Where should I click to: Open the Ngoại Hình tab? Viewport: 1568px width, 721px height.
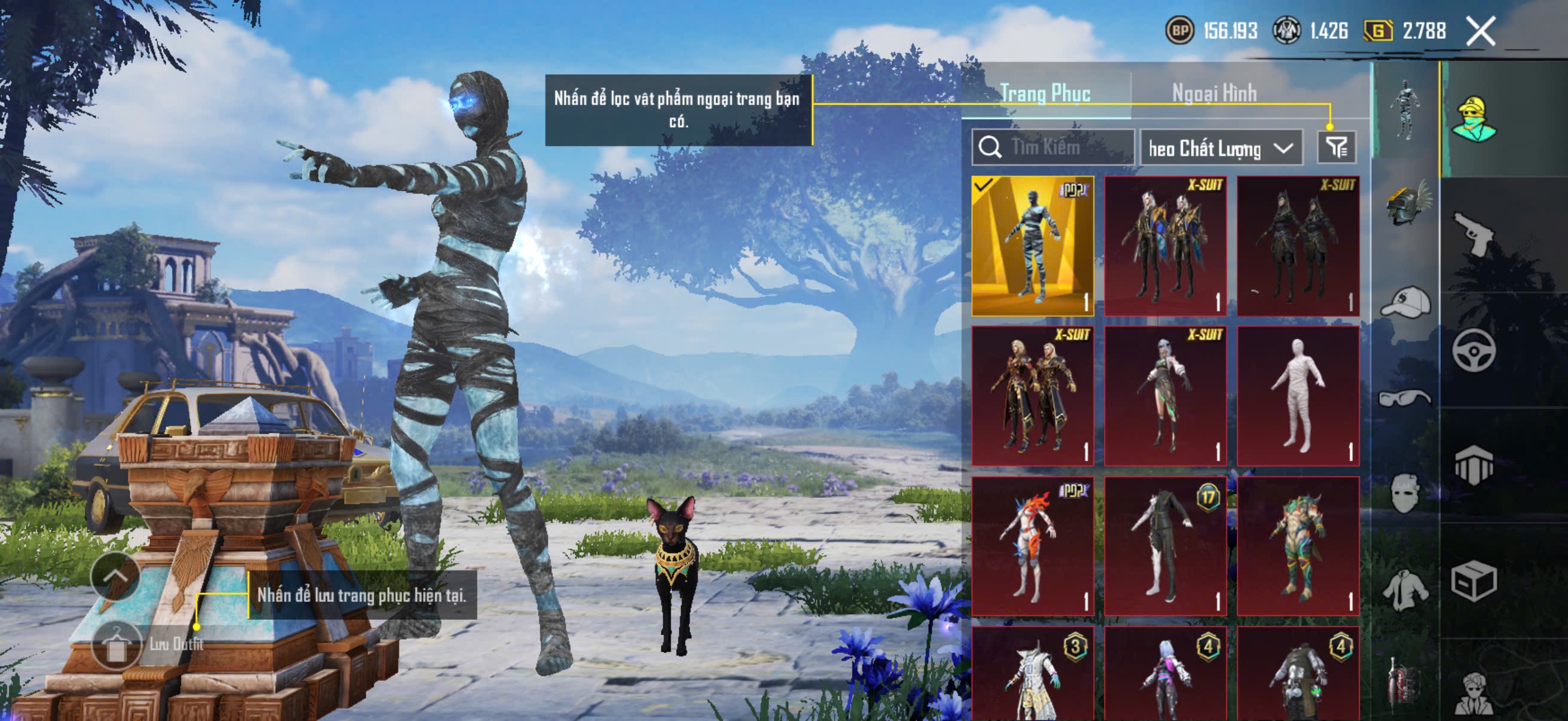(1214, 93)
